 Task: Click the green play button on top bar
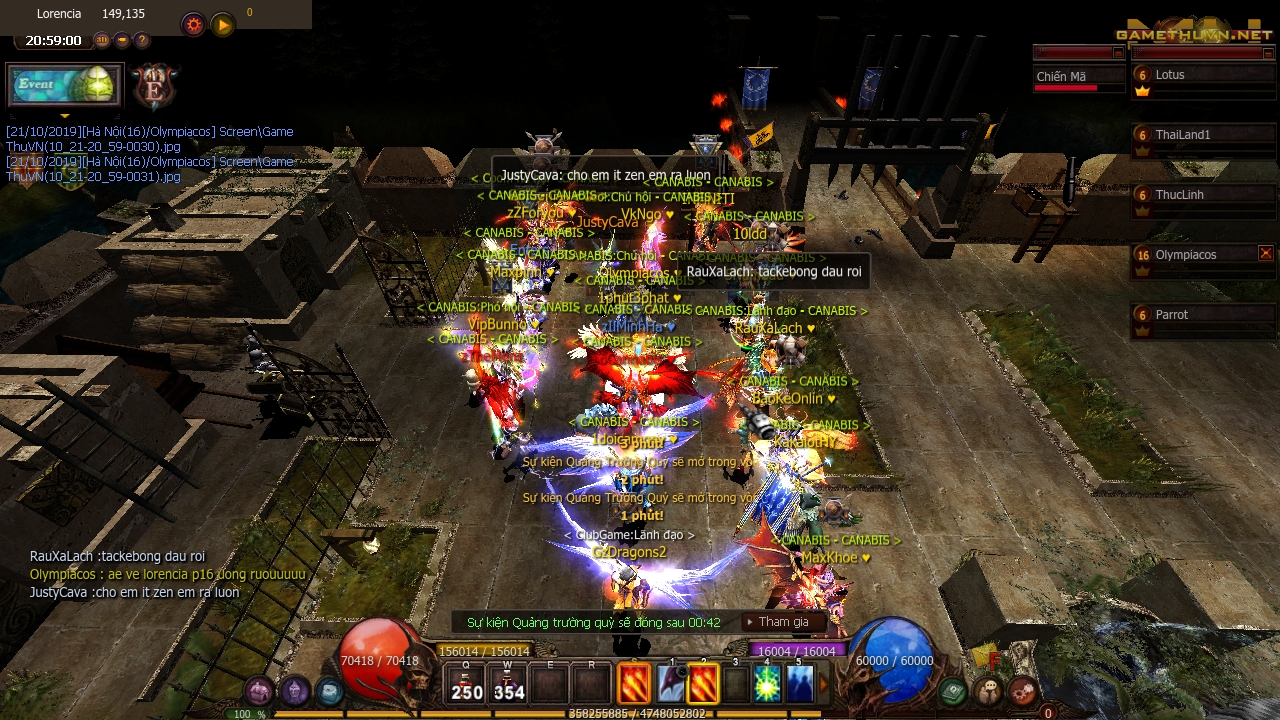(222, 24)
